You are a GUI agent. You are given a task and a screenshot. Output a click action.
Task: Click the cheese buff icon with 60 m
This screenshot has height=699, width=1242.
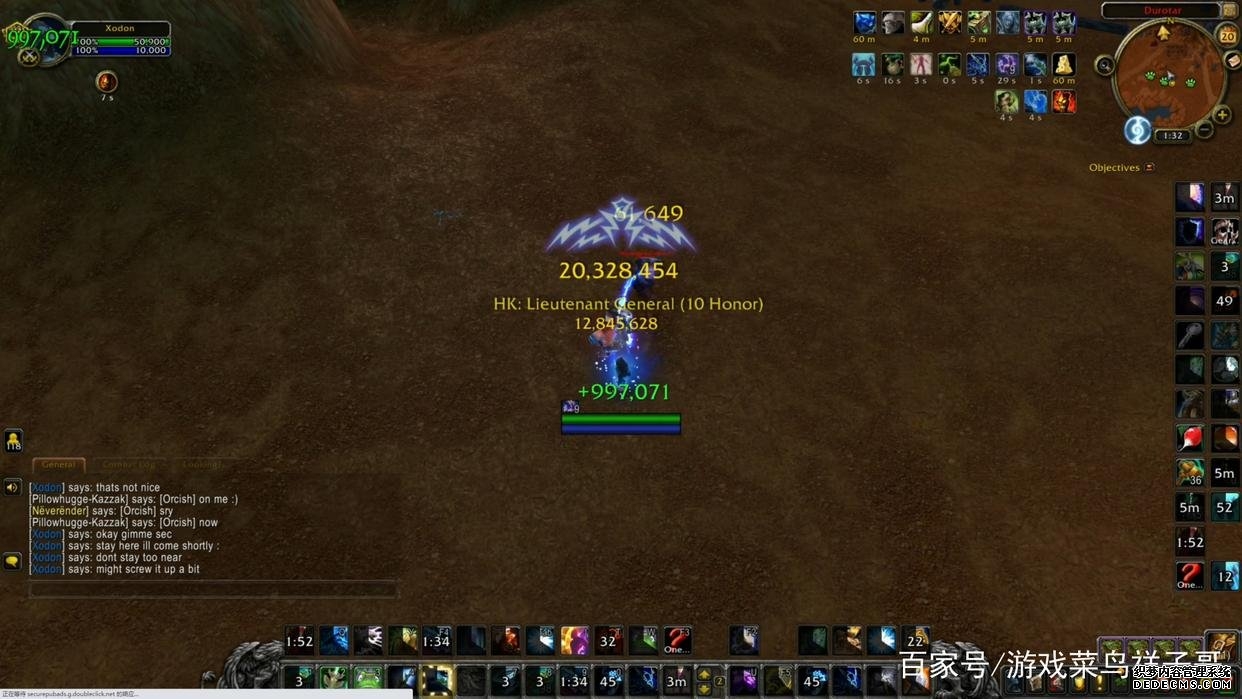click(x=1063, y=64)
